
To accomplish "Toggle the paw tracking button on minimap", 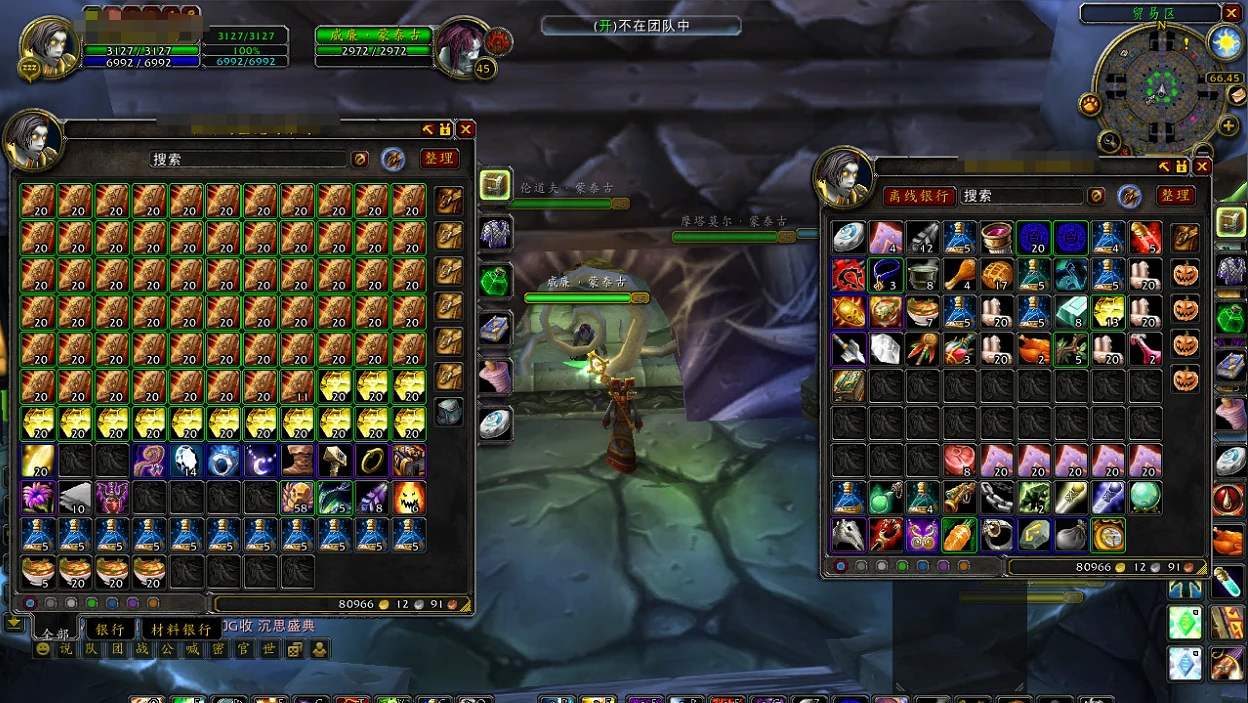I will (1090, 103).
